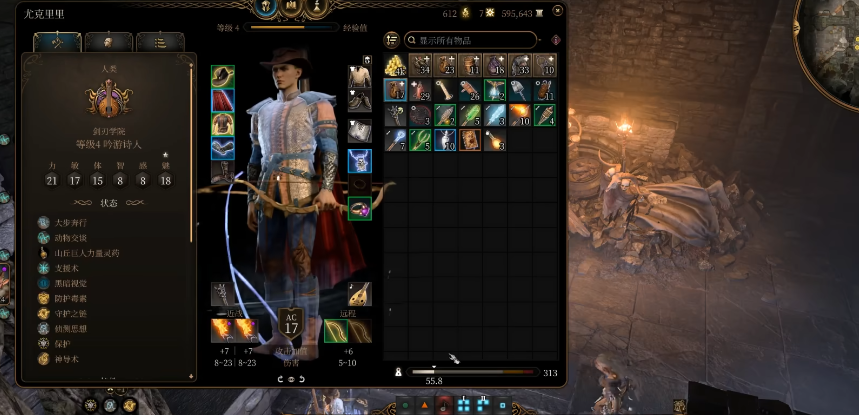Select the gold coin pile slot
Screen dimensions: 859x415
point(395,66)
